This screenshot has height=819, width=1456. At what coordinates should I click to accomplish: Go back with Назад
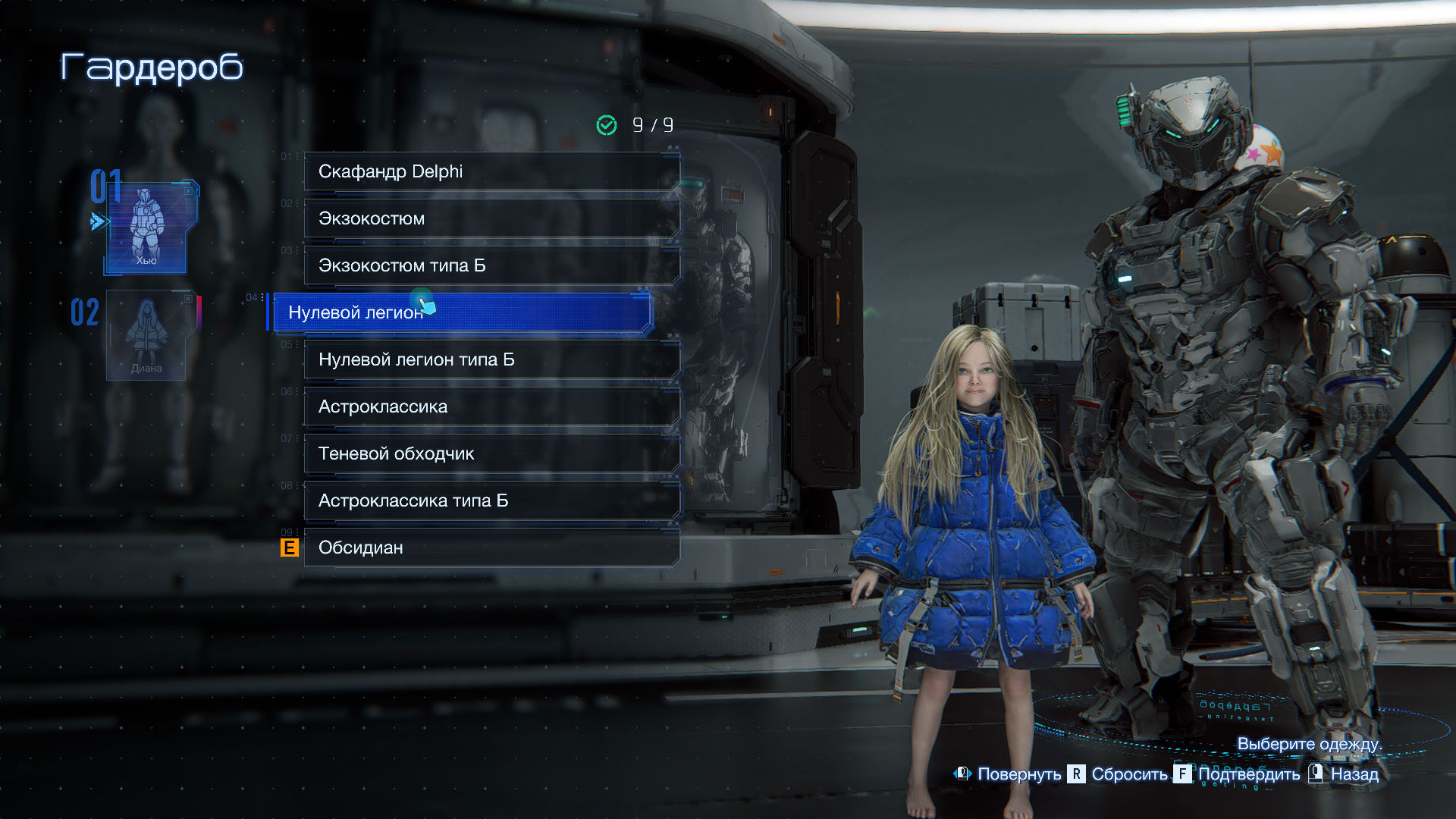point(1345,774)
